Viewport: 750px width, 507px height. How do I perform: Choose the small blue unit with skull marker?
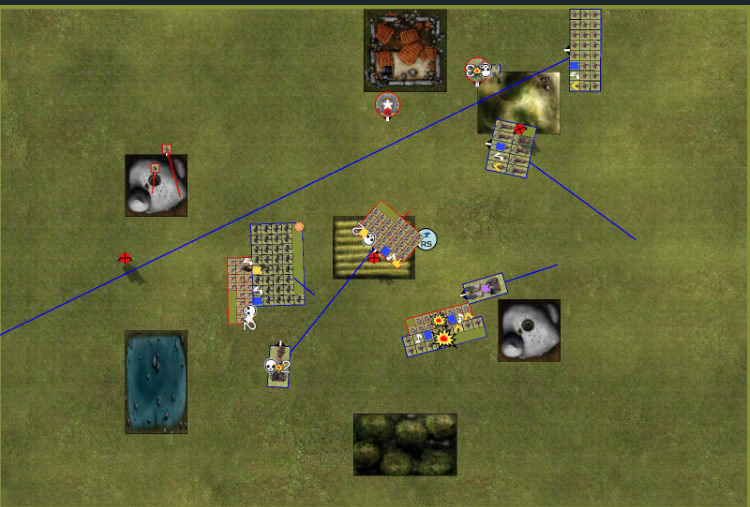click(x=279, y=366)
